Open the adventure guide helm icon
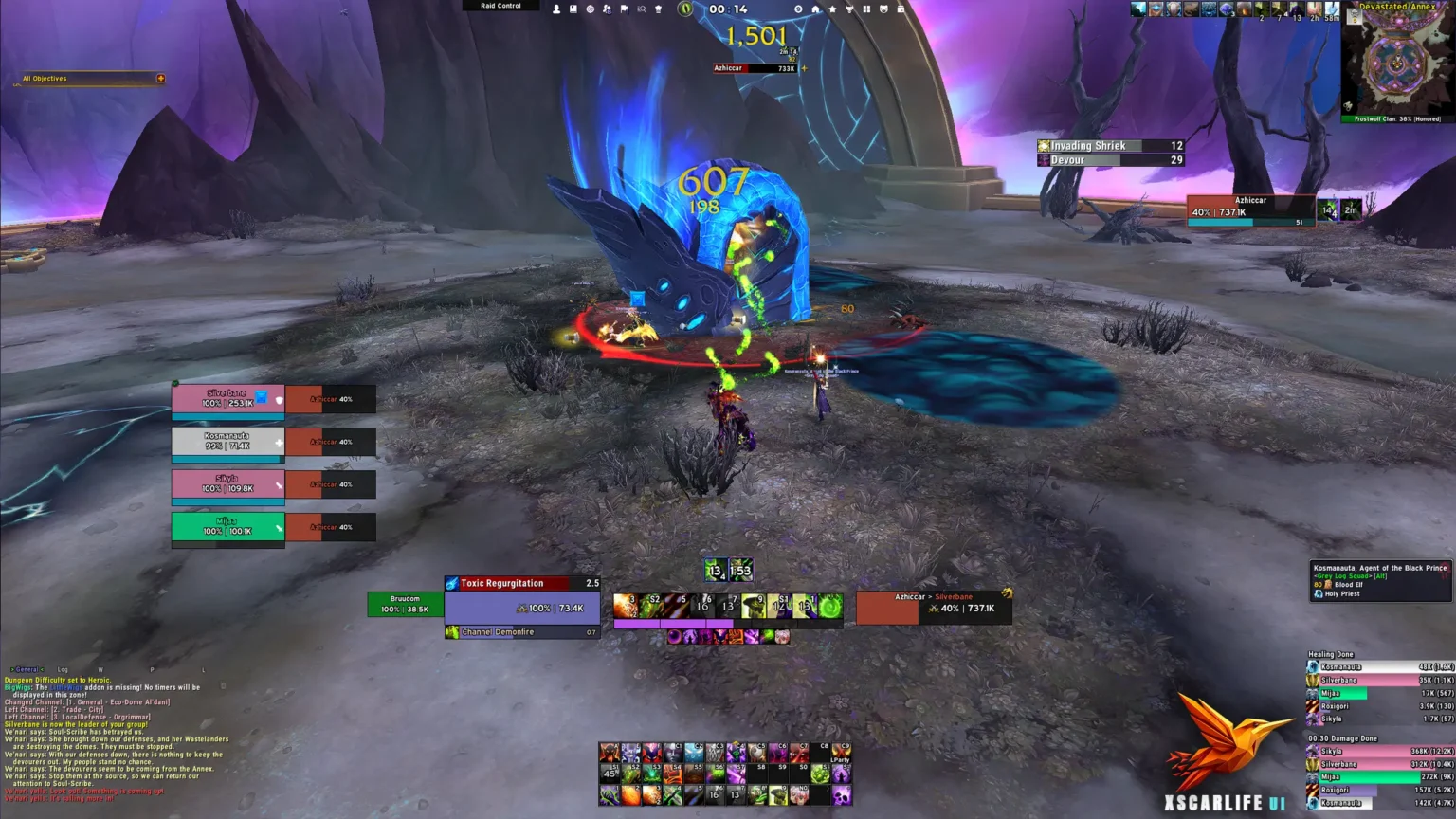The image size is (1456, 819). point(658,8)
